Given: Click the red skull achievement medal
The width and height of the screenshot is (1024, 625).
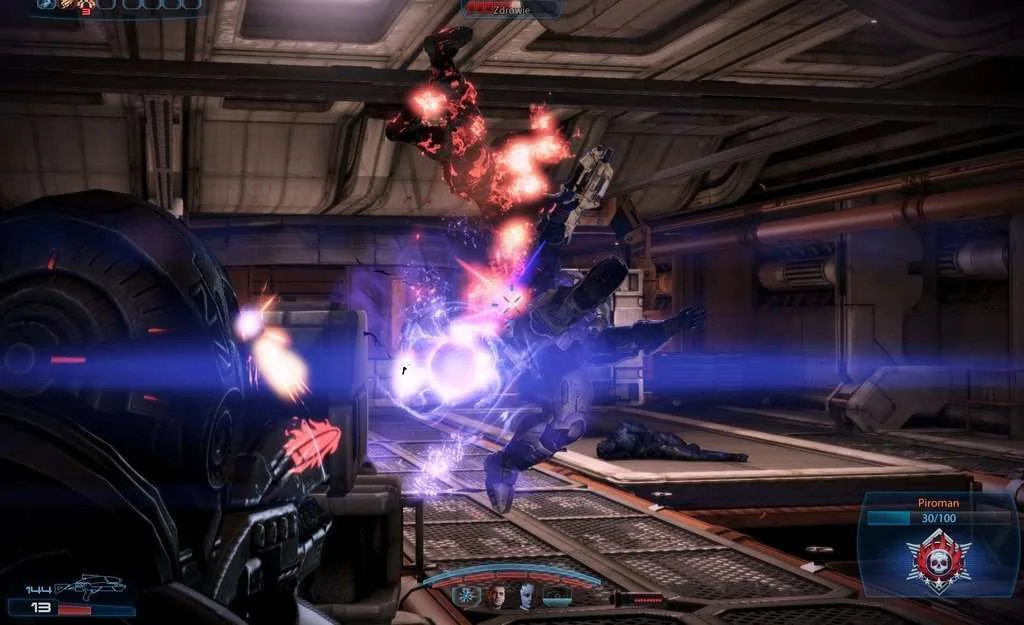Looking at the screenshot, I should click(x=938, y=562).
